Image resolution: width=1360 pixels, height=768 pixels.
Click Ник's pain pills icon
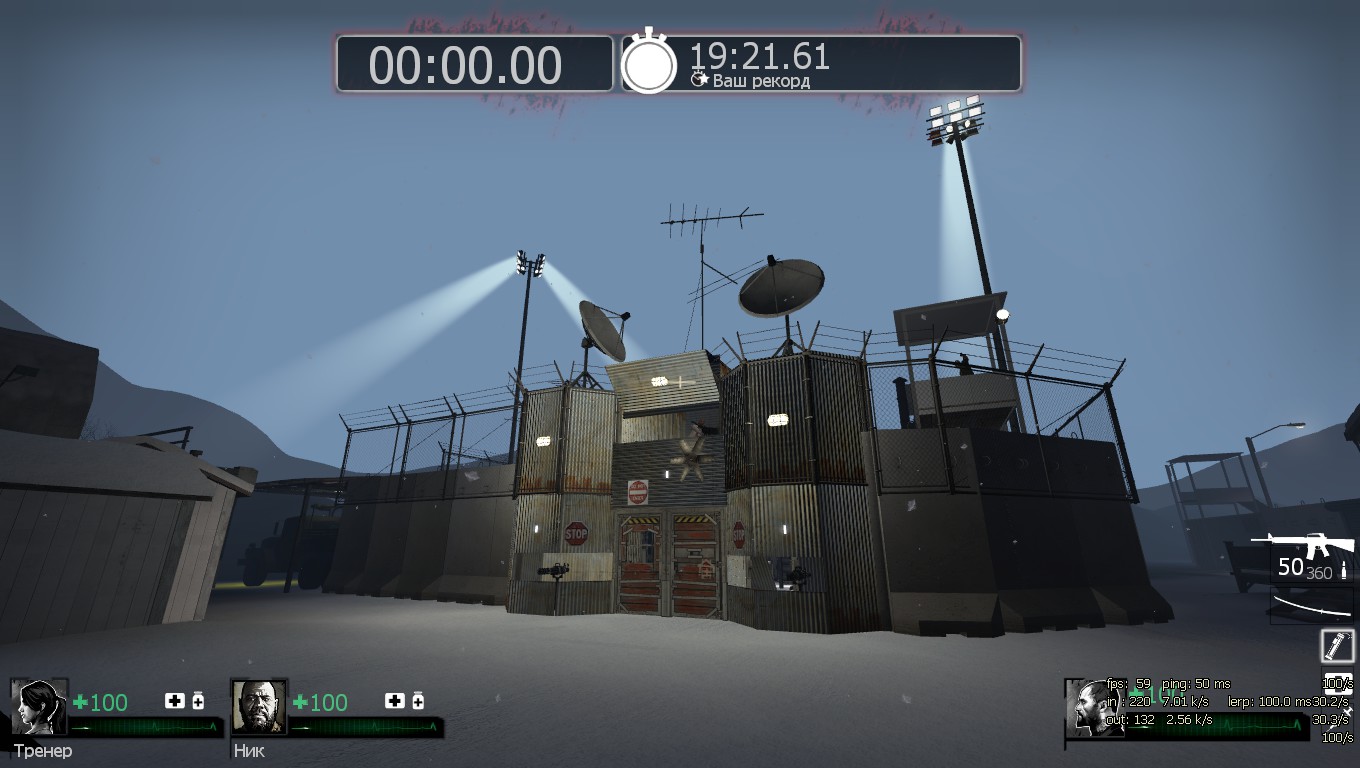pos(418,701)
